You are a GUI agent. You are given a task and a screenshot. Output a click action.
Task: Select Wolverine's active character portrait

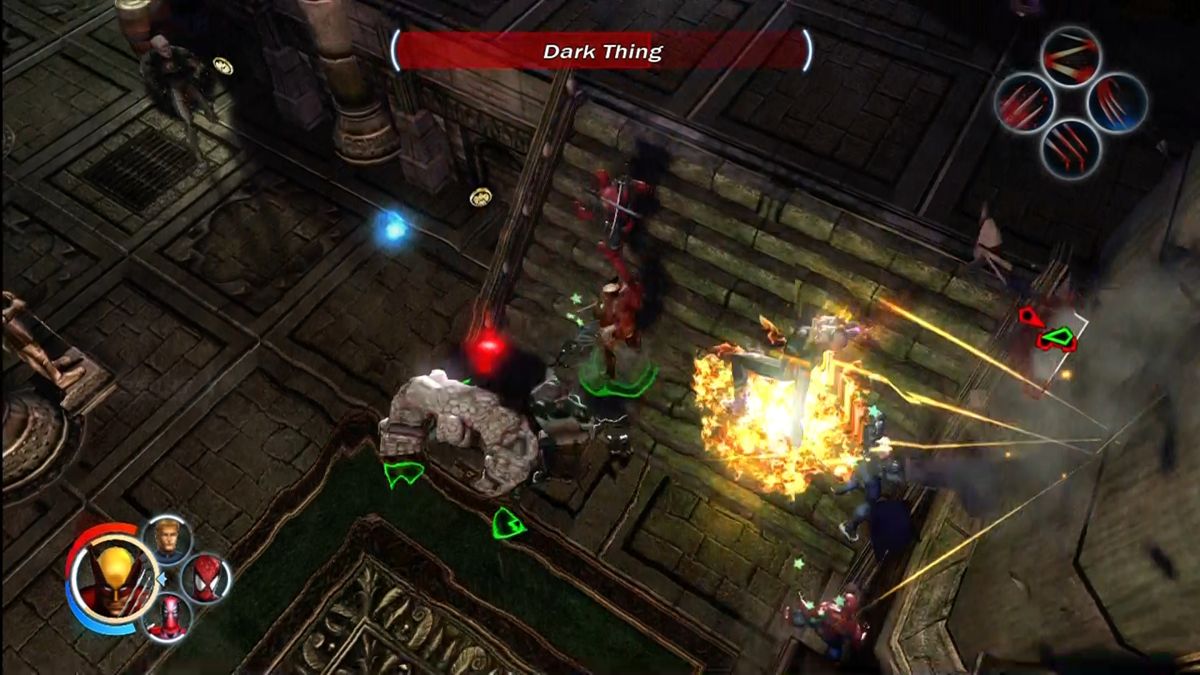112,577
